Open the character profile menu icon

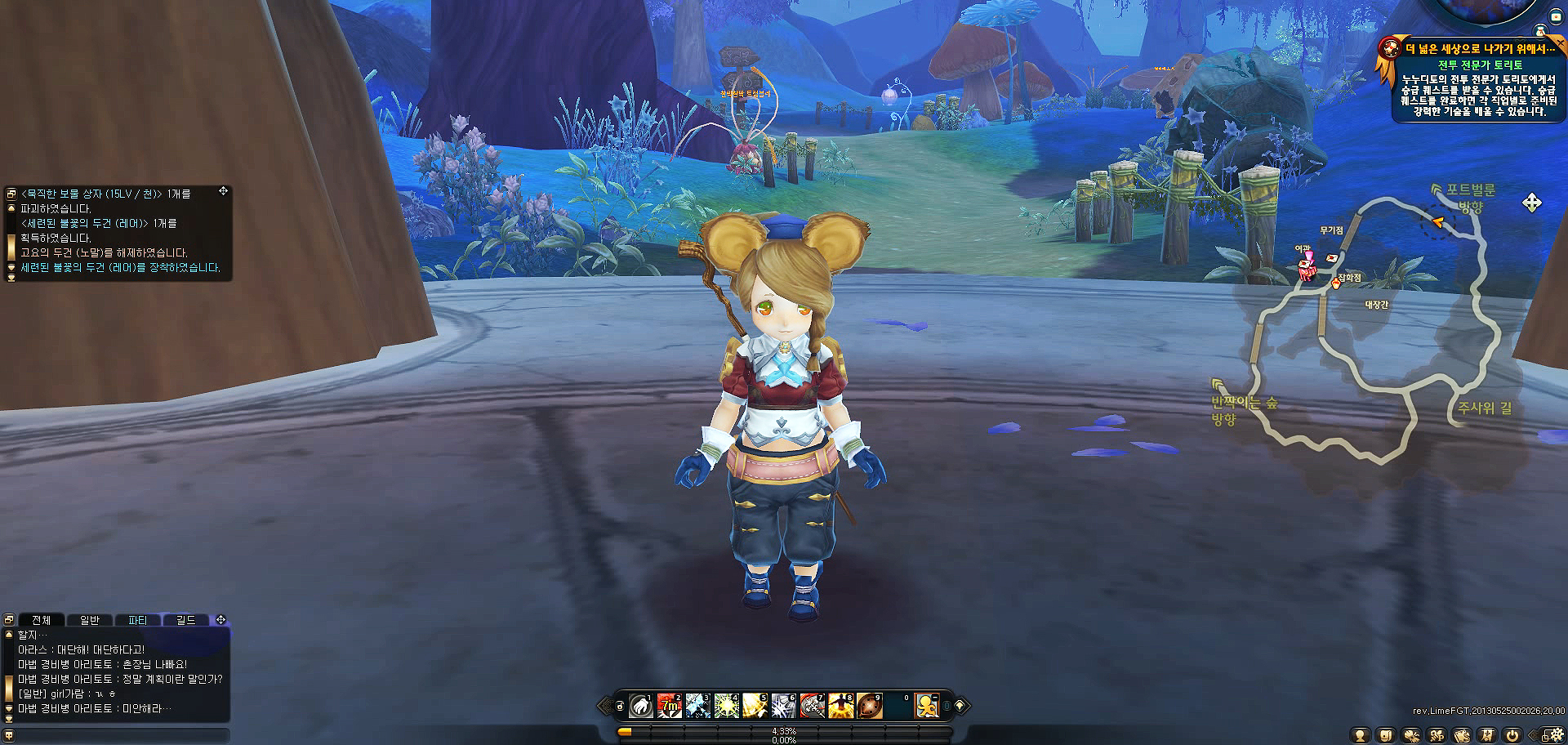[1360, 735]
